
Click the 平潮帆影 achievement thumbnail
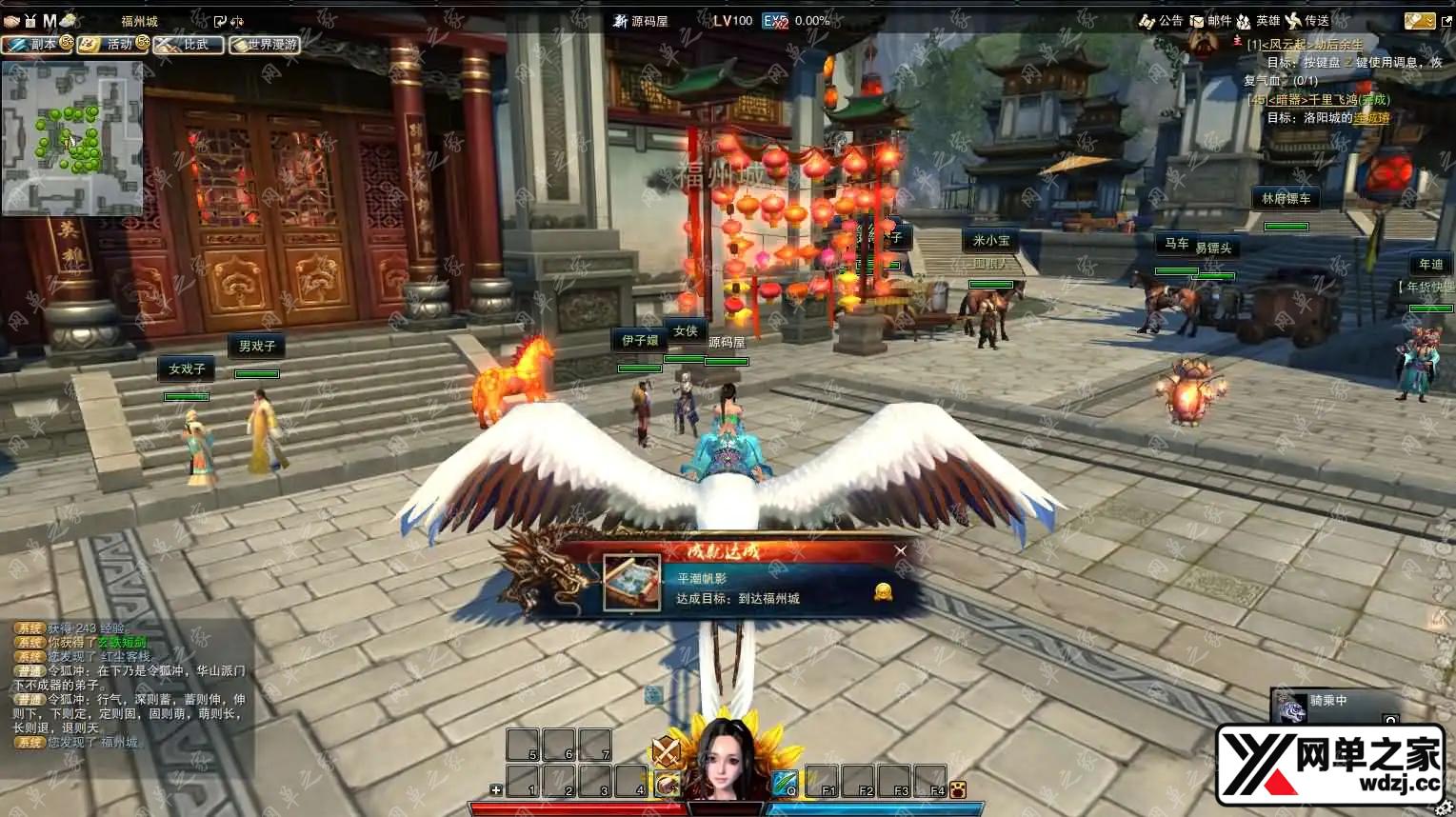click(x=631, y=583)
